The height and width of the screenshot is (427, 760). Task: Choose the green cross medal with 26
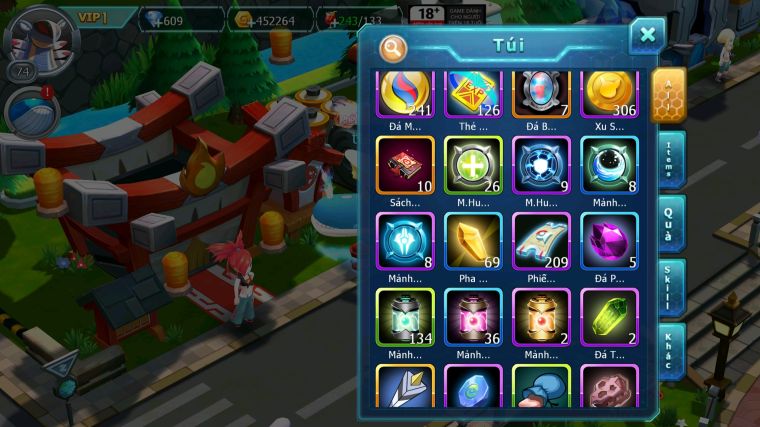tap(473, 165)
